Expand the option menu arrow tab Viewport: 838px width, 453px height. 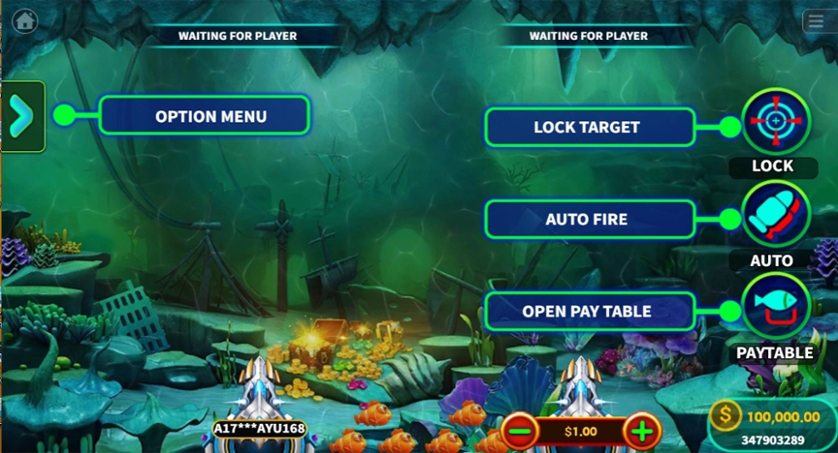[x=22, y=116]
